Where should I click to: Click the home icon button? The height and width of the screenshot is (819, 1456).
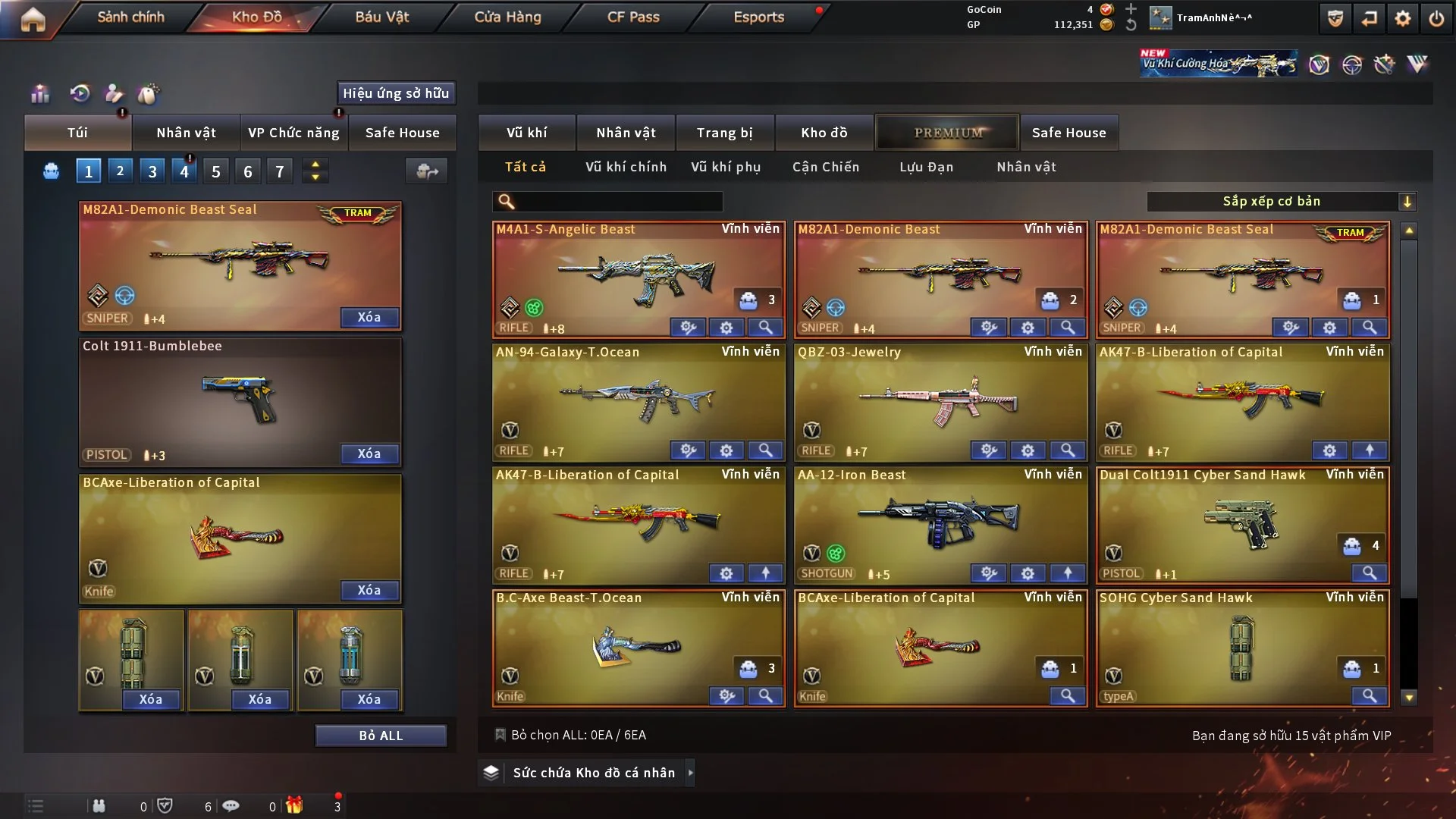point(33,19)
